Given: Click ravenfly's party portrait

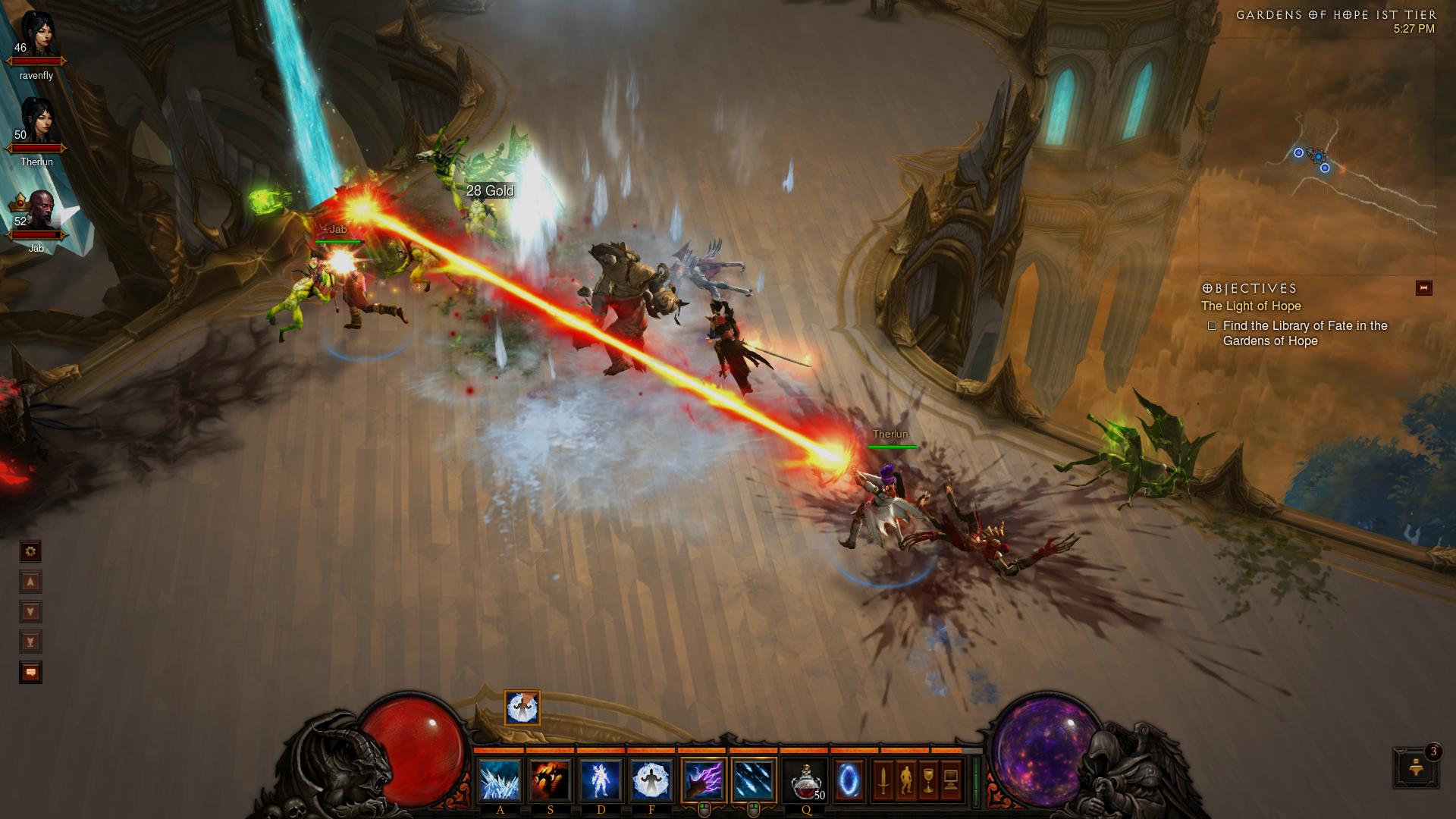Looking at the screenshot, I should click(37, 36).
